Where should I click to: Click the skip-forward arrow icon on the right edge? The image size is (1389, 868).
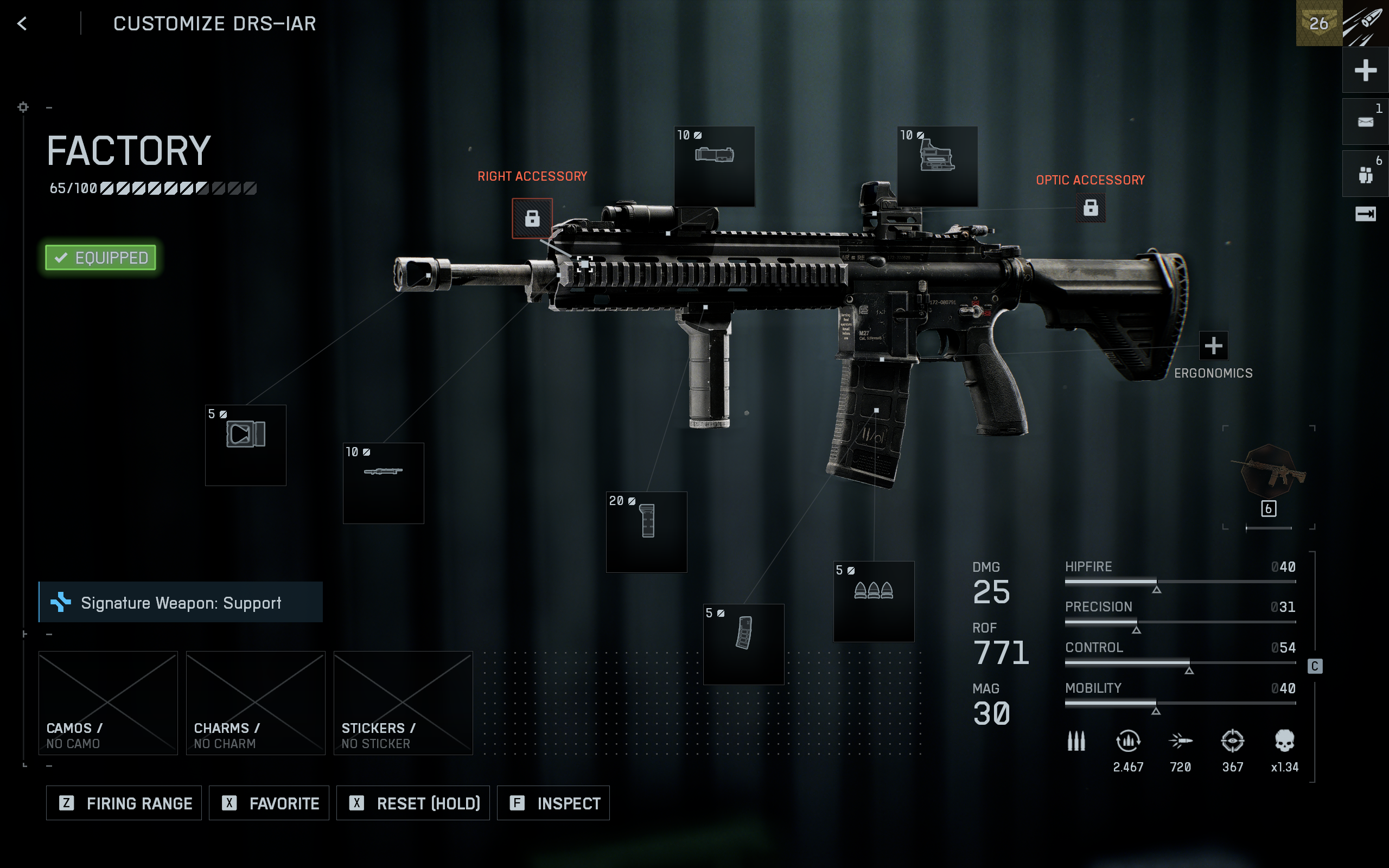tap(1366, 214)
